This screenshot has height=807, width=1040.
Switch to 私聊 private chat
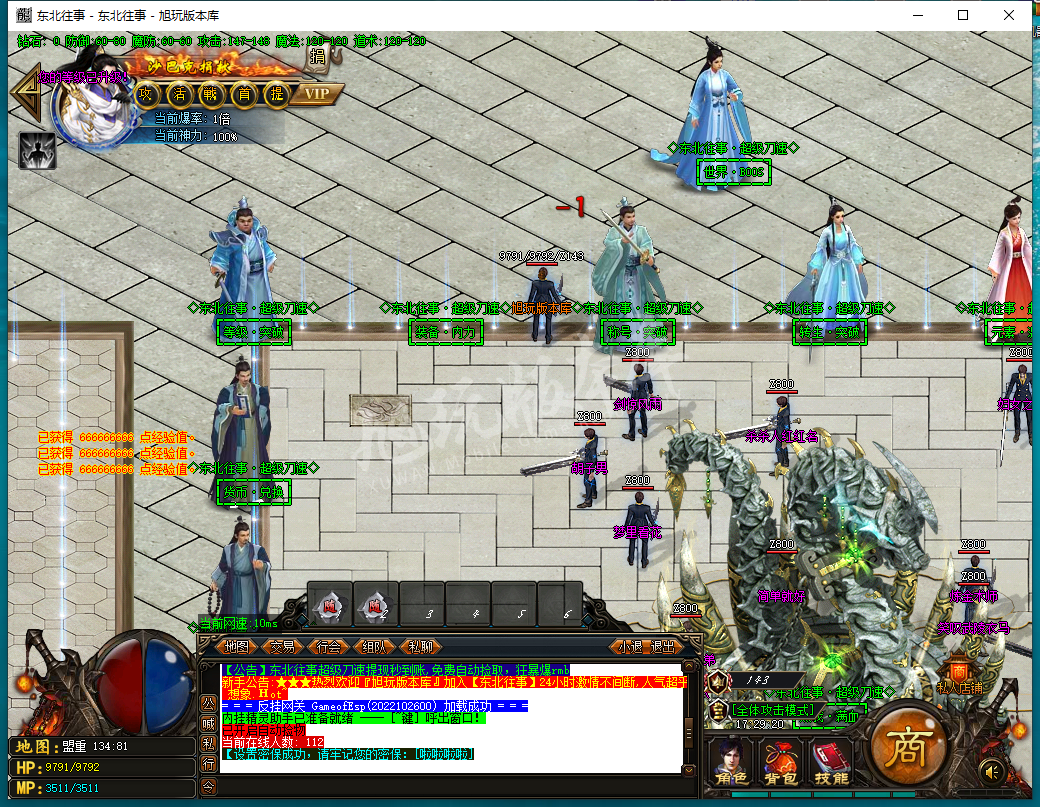(422, 647)
